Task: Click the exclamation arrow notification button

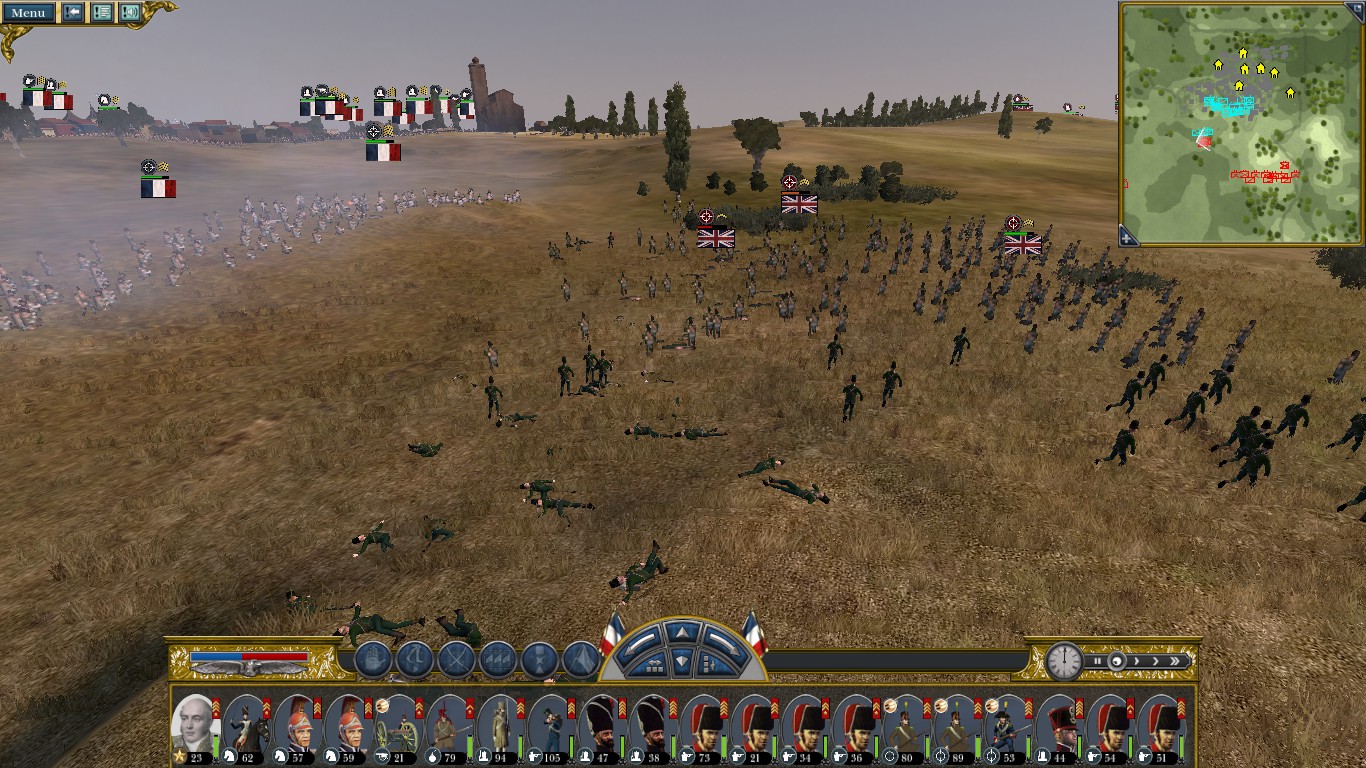Action: (73, 12)
